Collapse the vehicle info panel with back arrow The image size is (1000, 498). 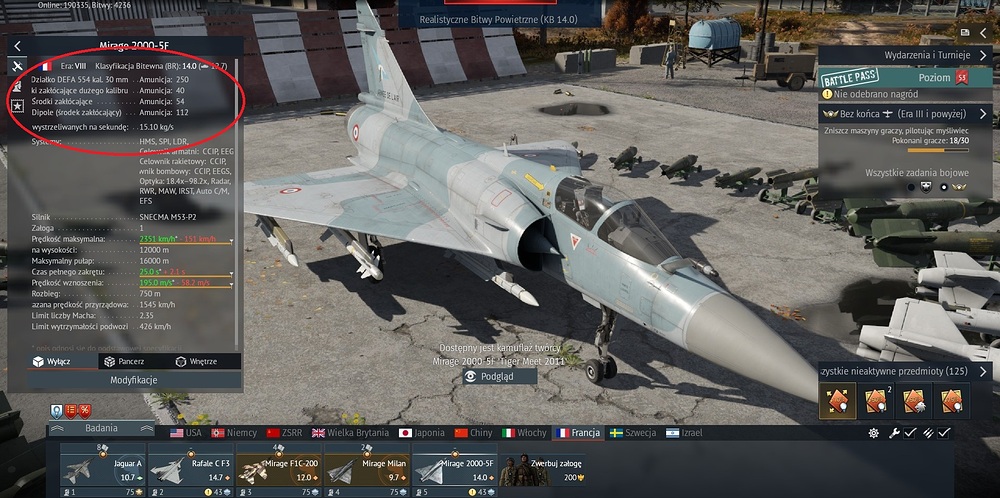pos(17,46)
